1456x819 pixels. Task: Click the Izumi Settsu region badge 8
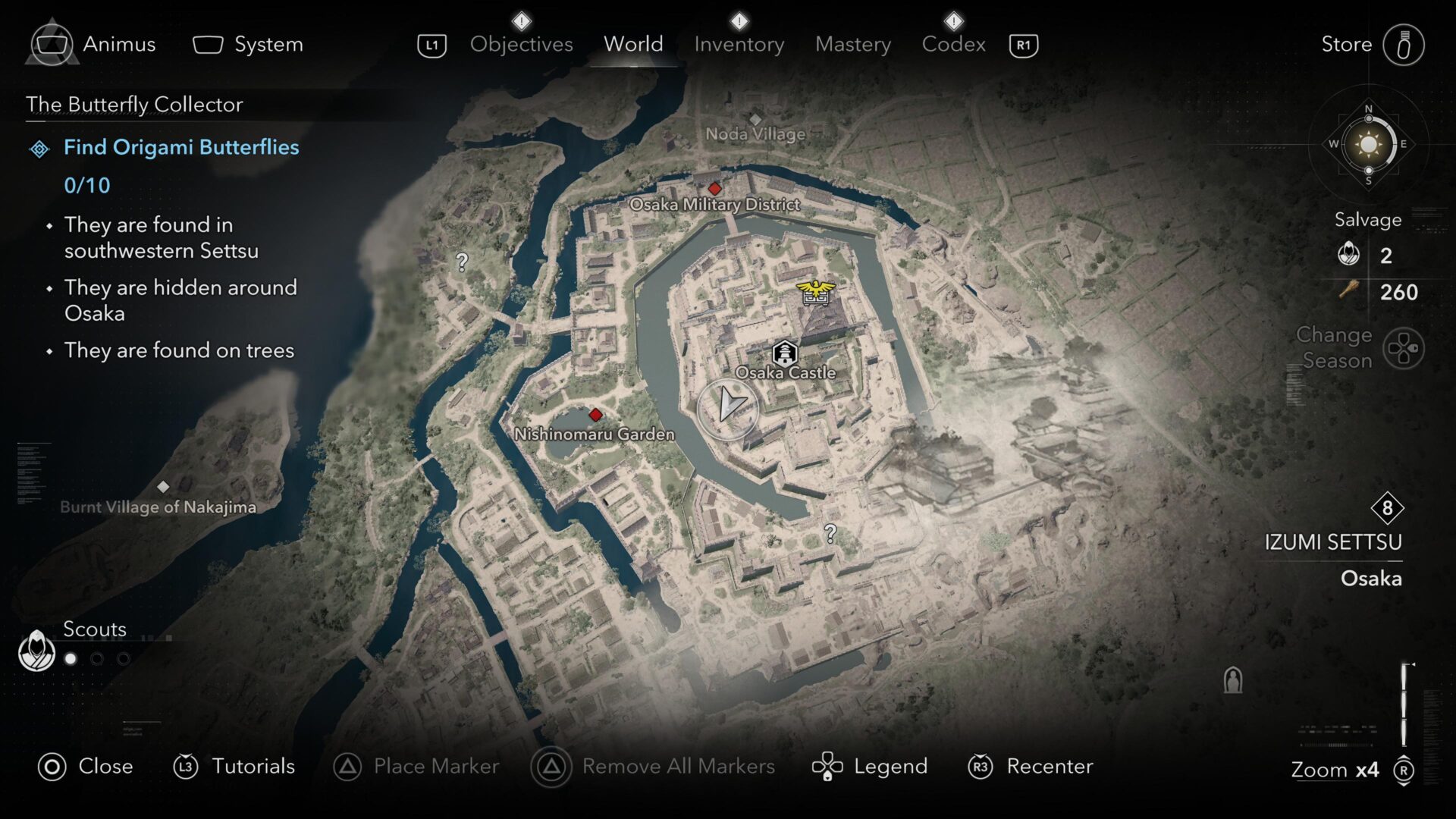(1387, 509)
